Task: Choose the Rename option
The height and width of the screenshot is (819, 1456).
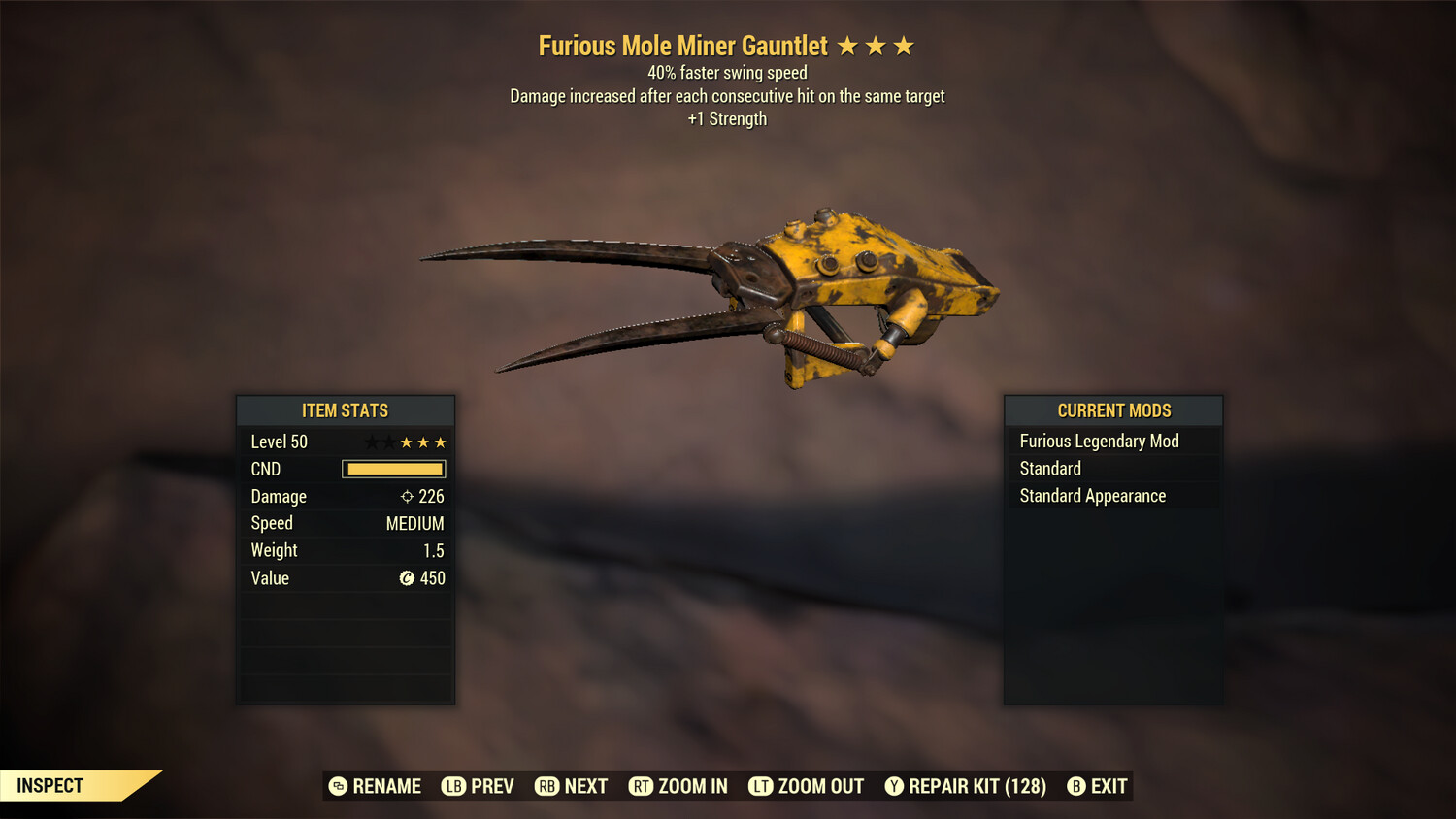Action: [376, 786]
